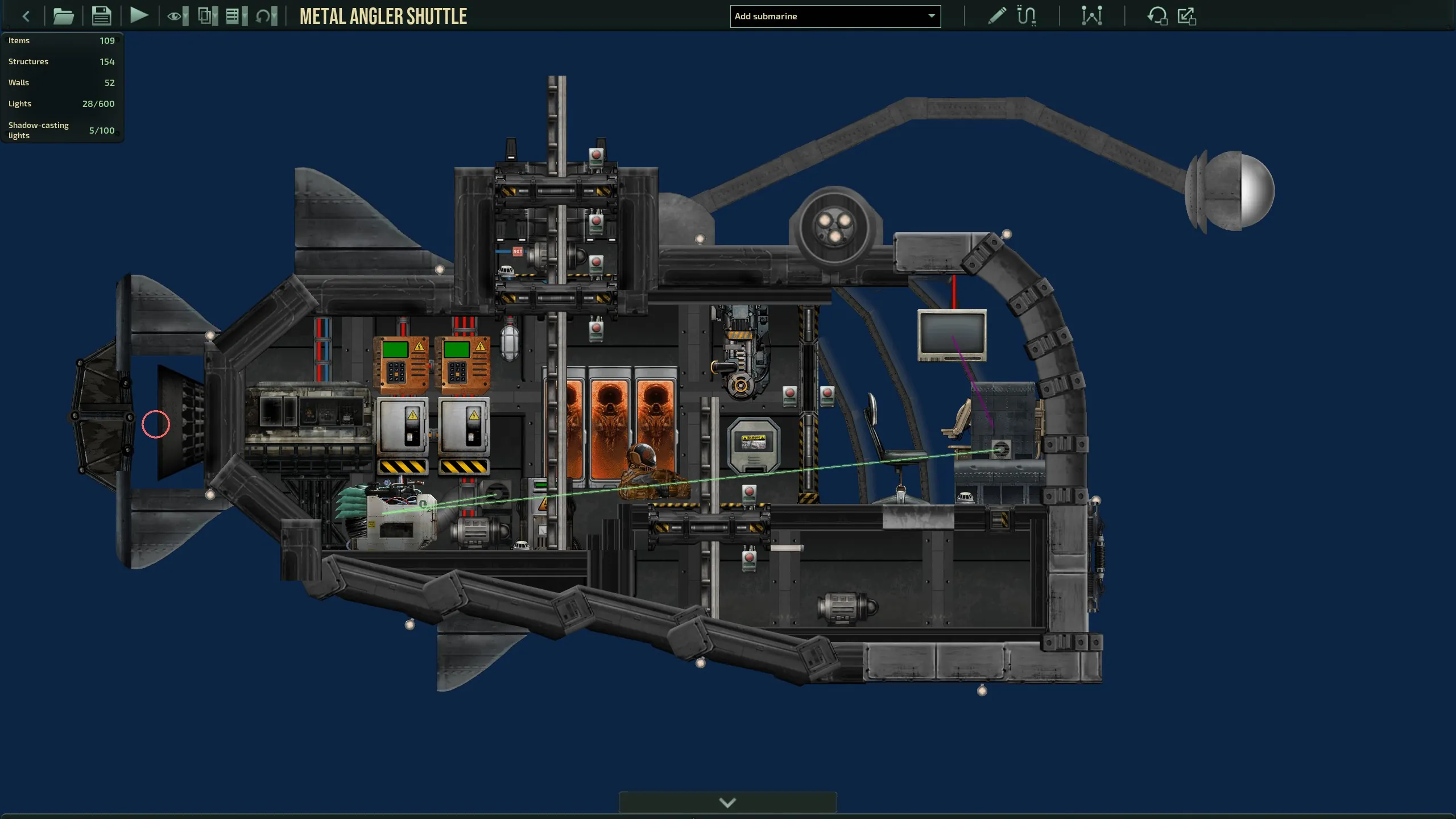Viewport: 1456px width, 819px height.
Task: Save the submarine with the floppy disk icon
Action: click(101, 16)
